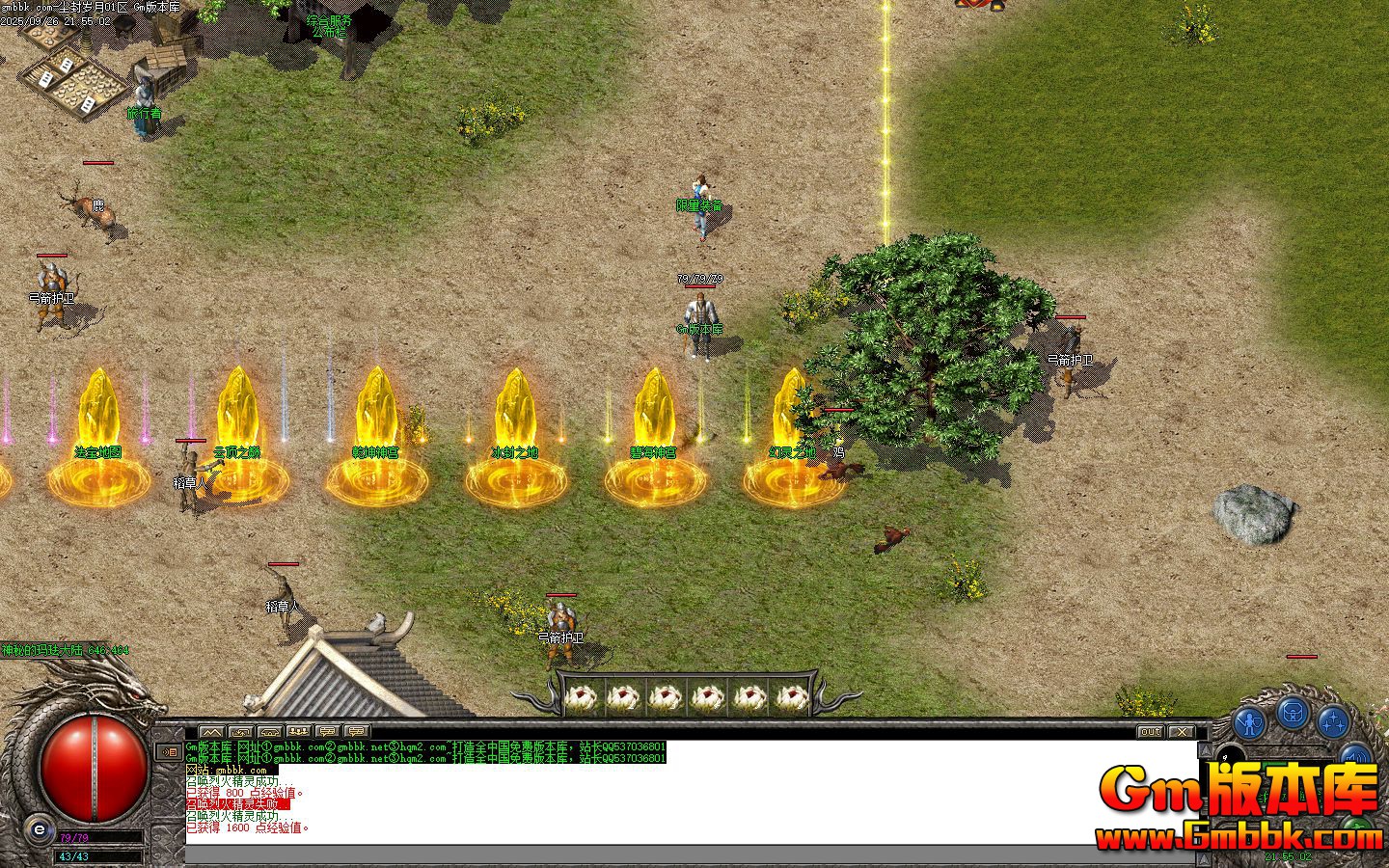Talk to the 旅行者 NPC near the shop
Viewport: 1389px width, 868px height.
145,101
